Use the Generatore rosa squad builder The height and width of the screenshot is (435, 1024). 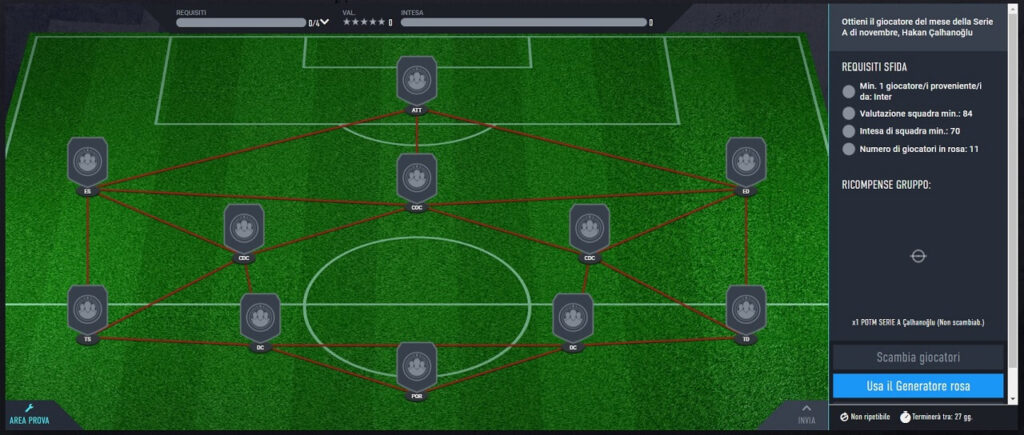[918, 385]
